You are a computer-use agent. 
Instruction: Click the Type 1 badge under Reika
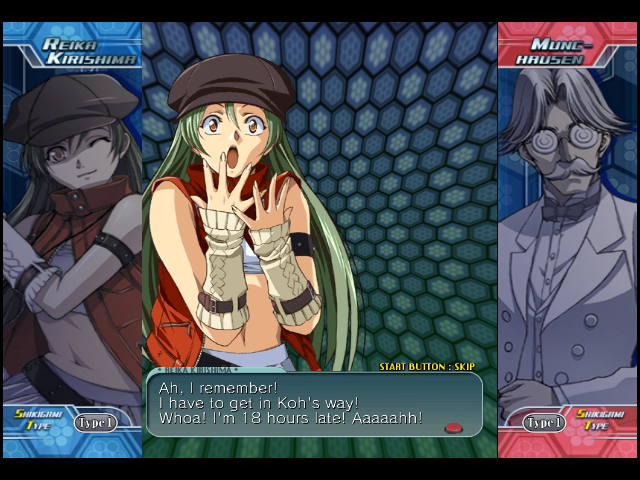pyautogui.click(x=95, y=422)
